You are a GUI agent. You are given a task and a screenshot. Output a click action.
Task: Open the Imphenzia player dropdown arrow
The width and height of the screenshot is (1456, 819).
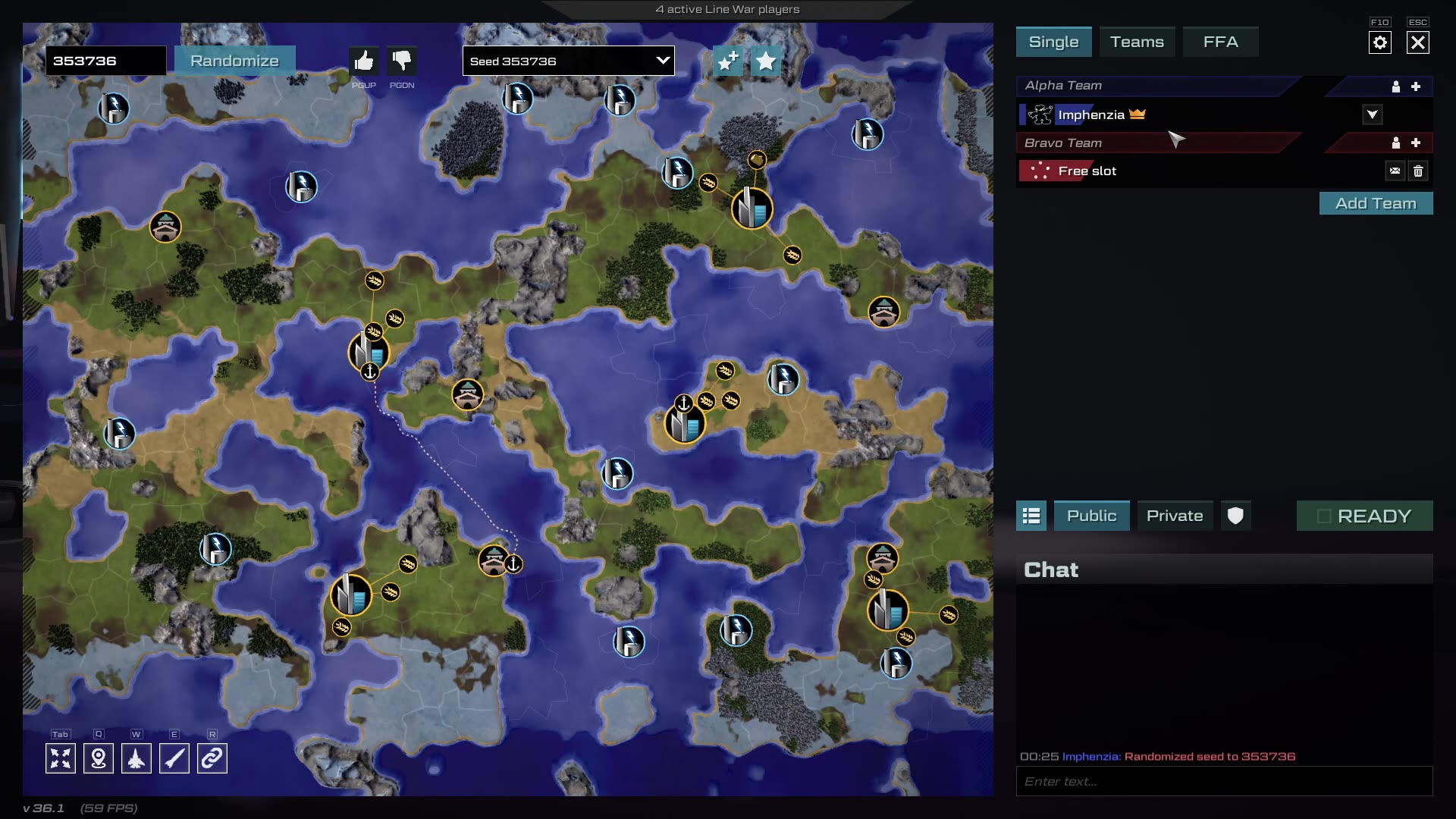coord(1373,115)
